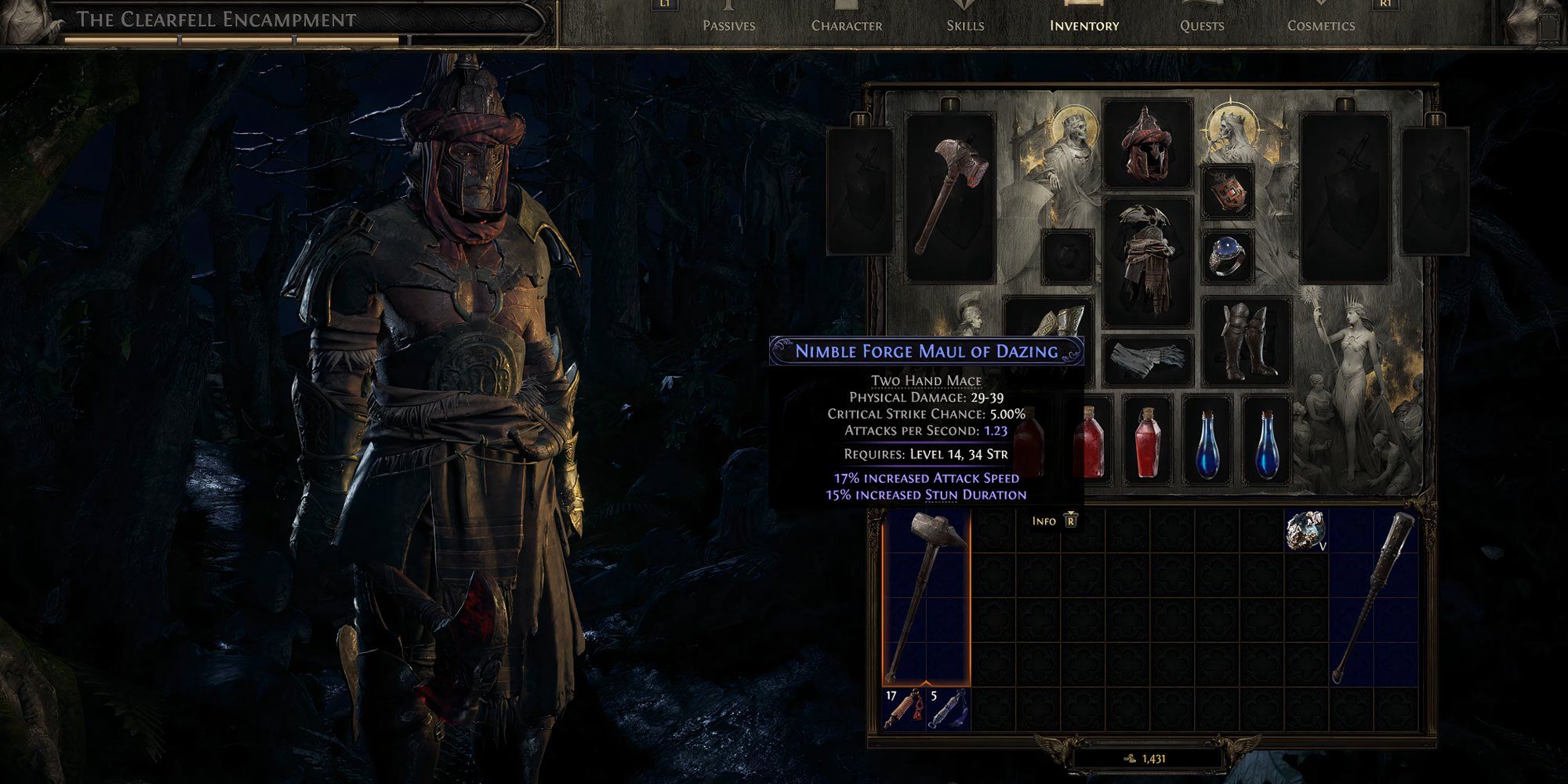The image size is (1568, 784).
Task: Switch to the Passives tab
Action: click(x=728, y=25)
